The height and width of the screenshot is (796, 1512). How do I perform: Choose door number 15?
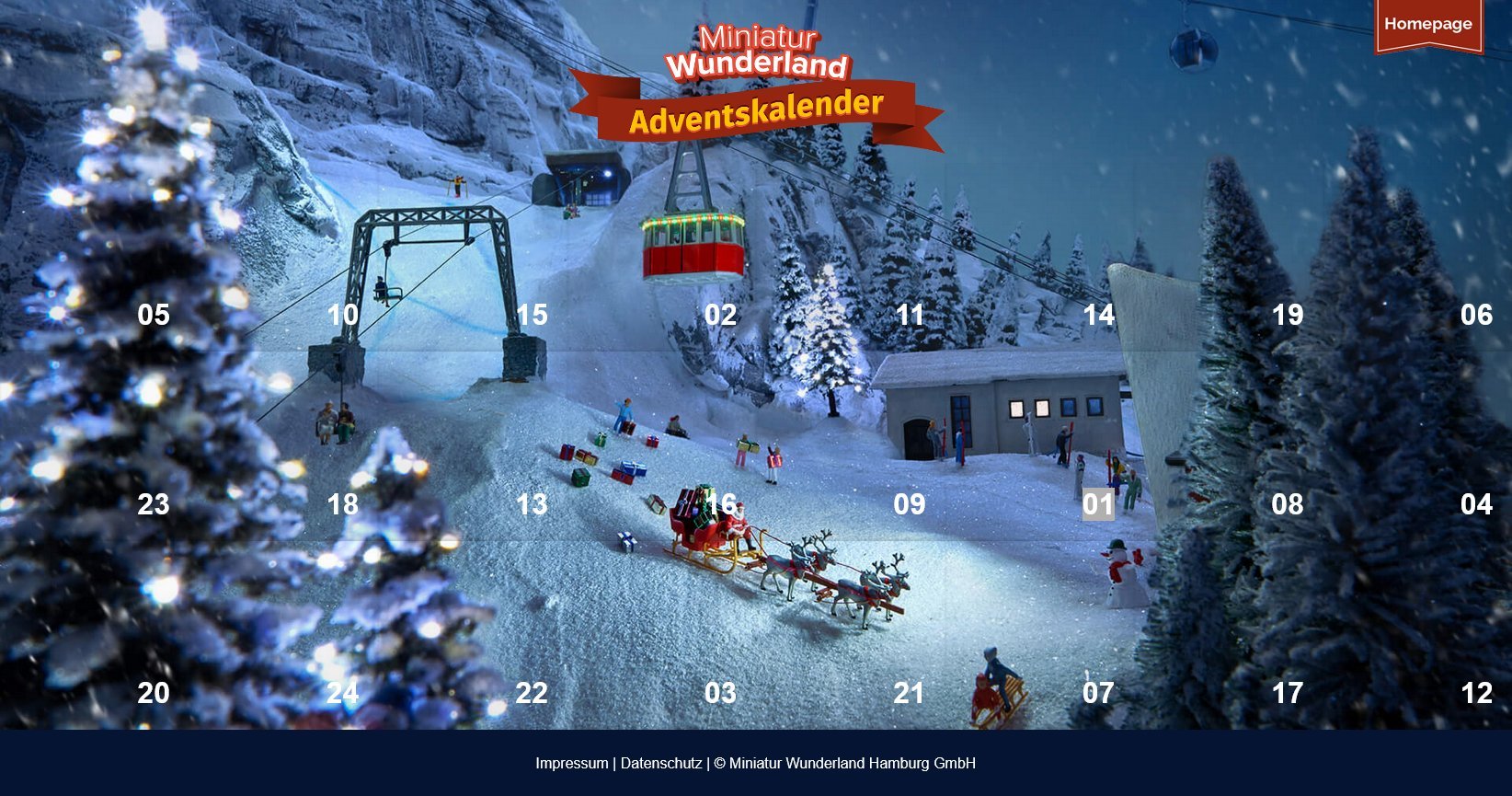pyautogui.click(x=532, y=316)
